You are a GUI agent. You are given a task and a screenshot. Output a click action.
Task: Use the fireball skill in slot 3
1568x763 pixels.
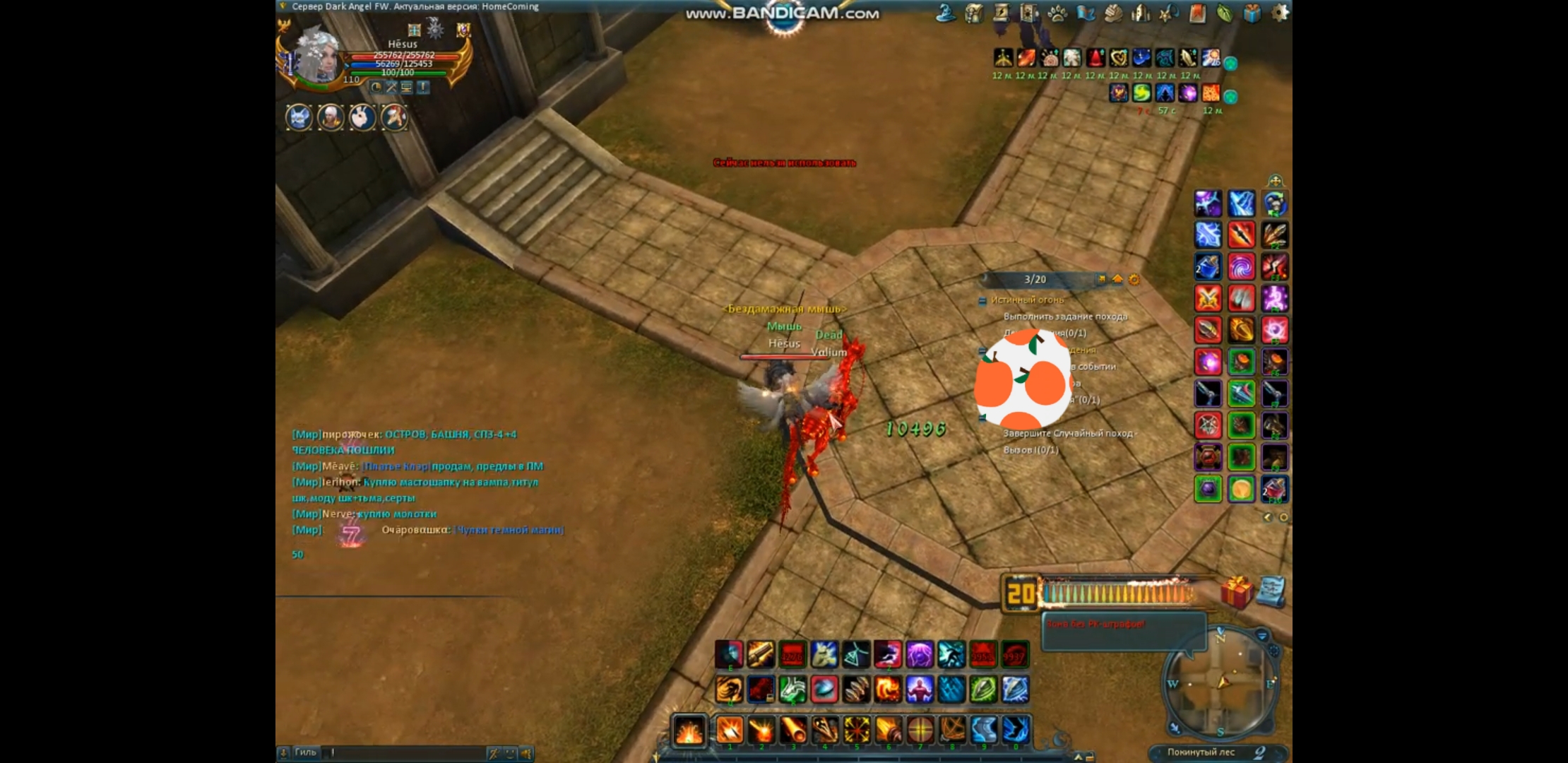(793, 730)
